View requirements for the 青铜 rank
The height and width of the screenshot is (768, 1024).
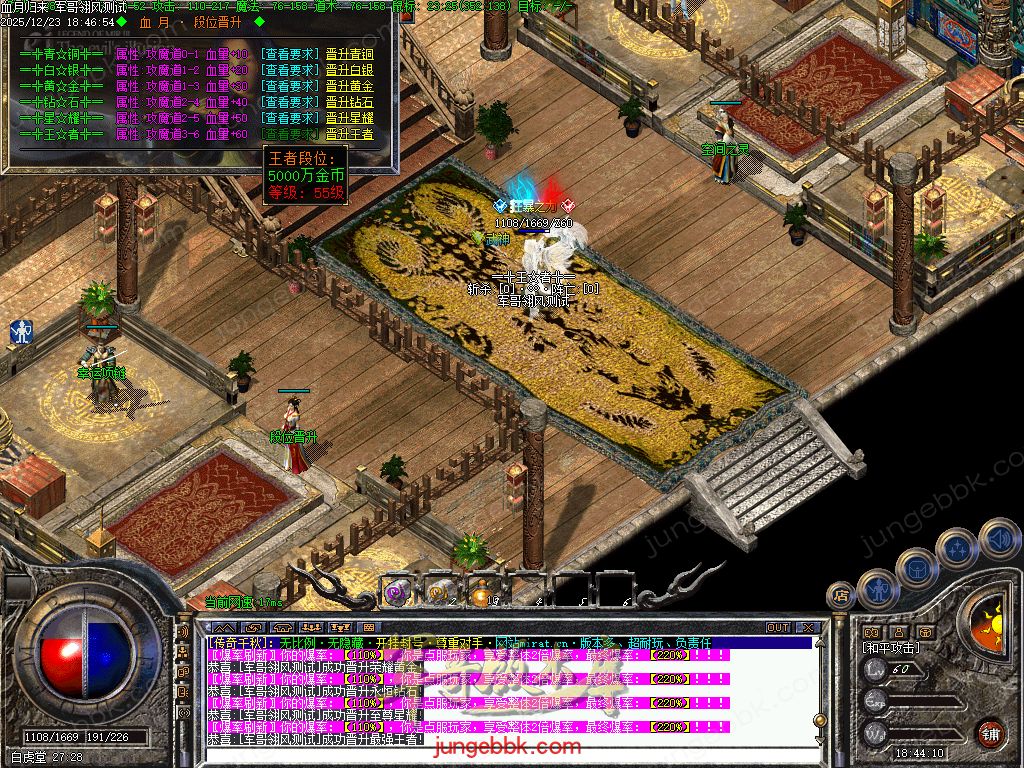290,54
